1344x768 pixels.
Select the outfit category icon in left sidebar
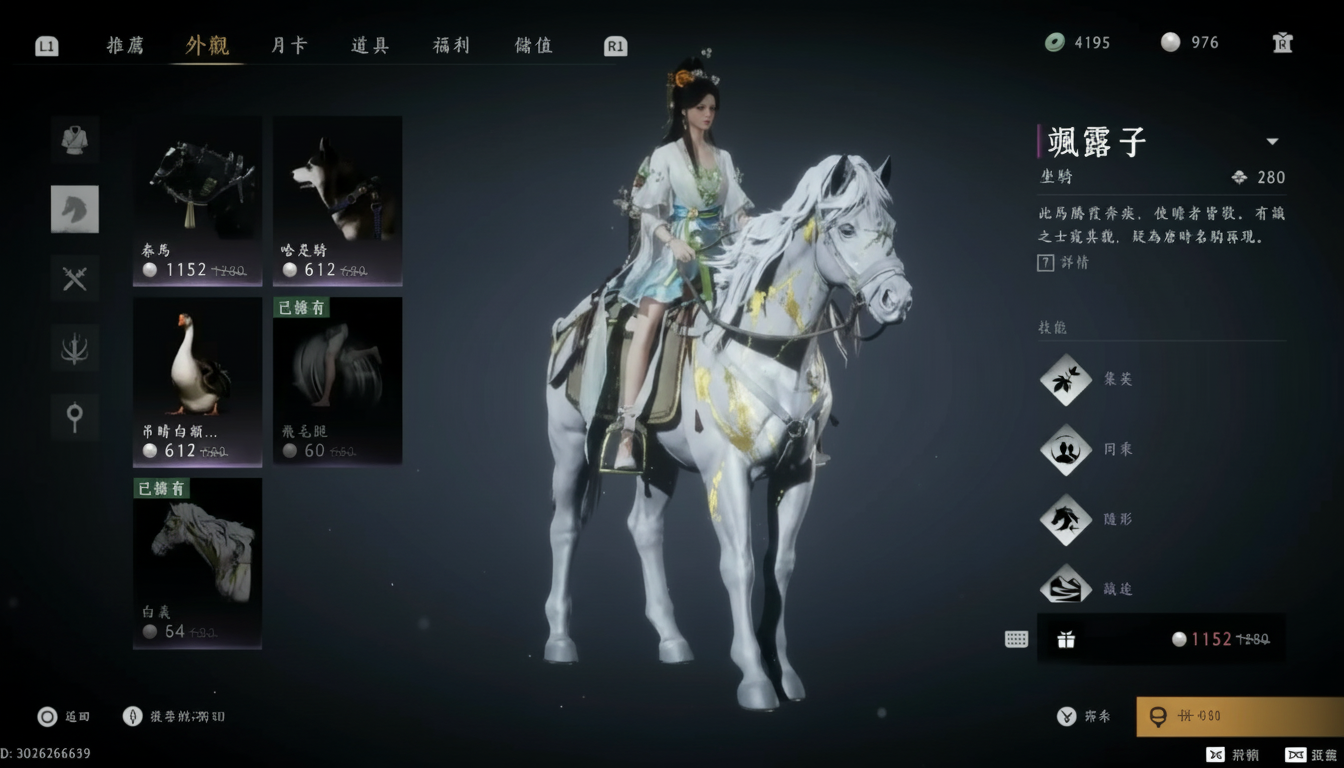click(75, 139)
